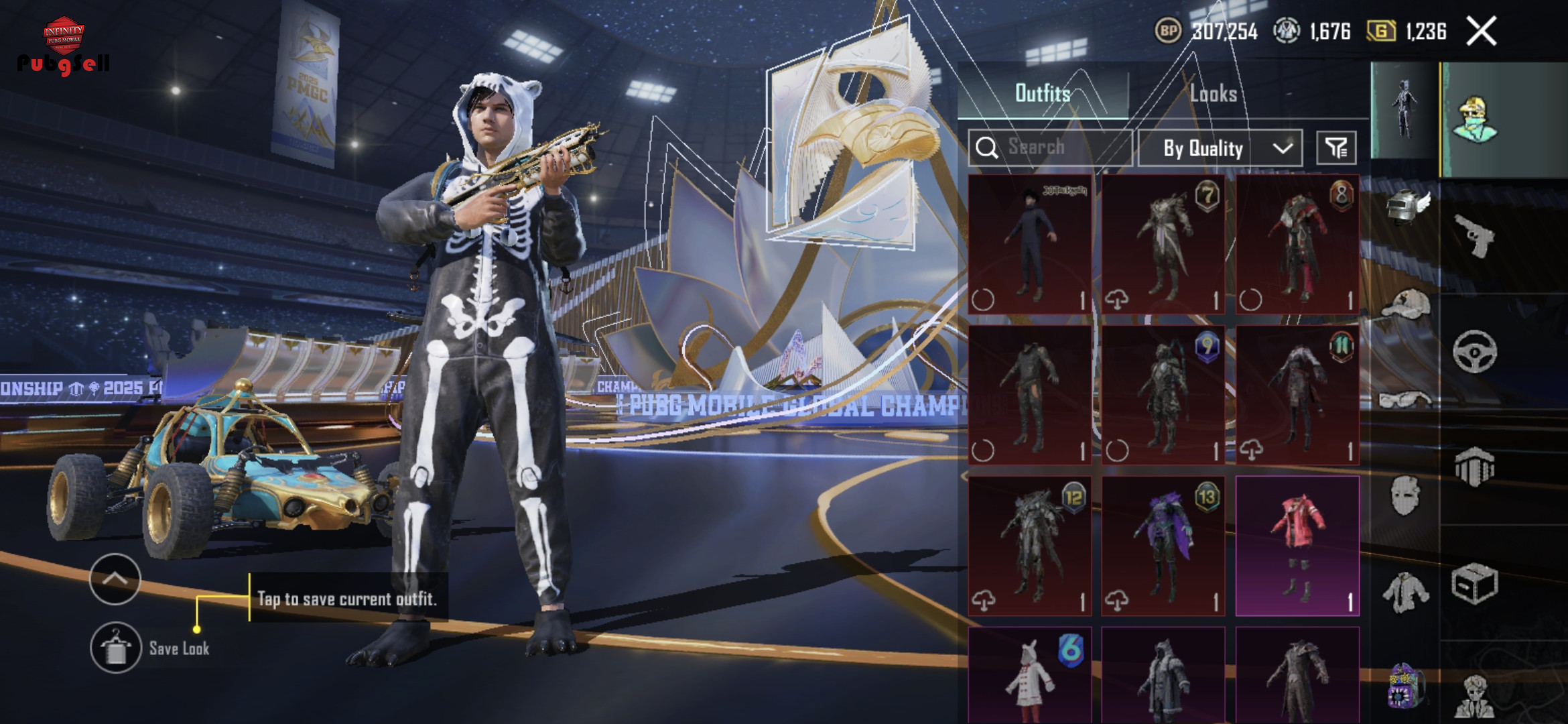Select the pink jacket outfit

pos(1297,546)
